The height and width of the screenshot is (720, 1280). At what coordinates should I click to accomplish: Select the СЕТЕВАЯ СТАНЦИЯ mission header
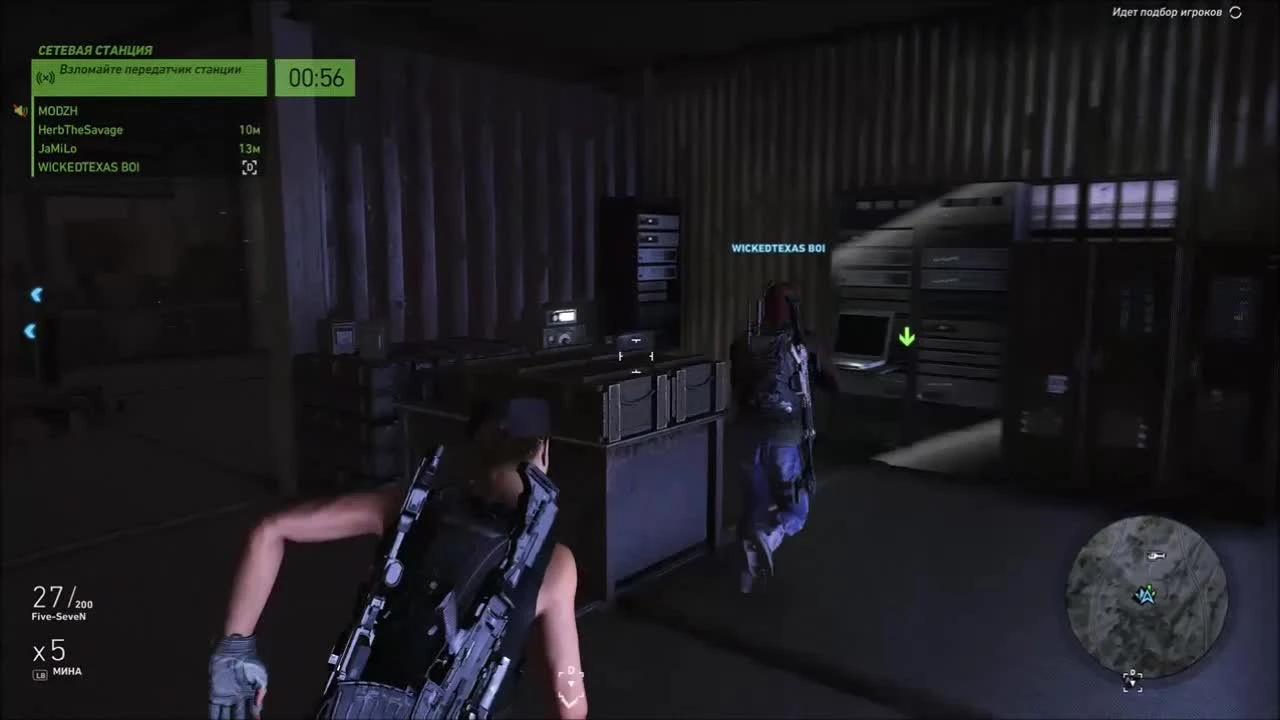click(95, 50)
